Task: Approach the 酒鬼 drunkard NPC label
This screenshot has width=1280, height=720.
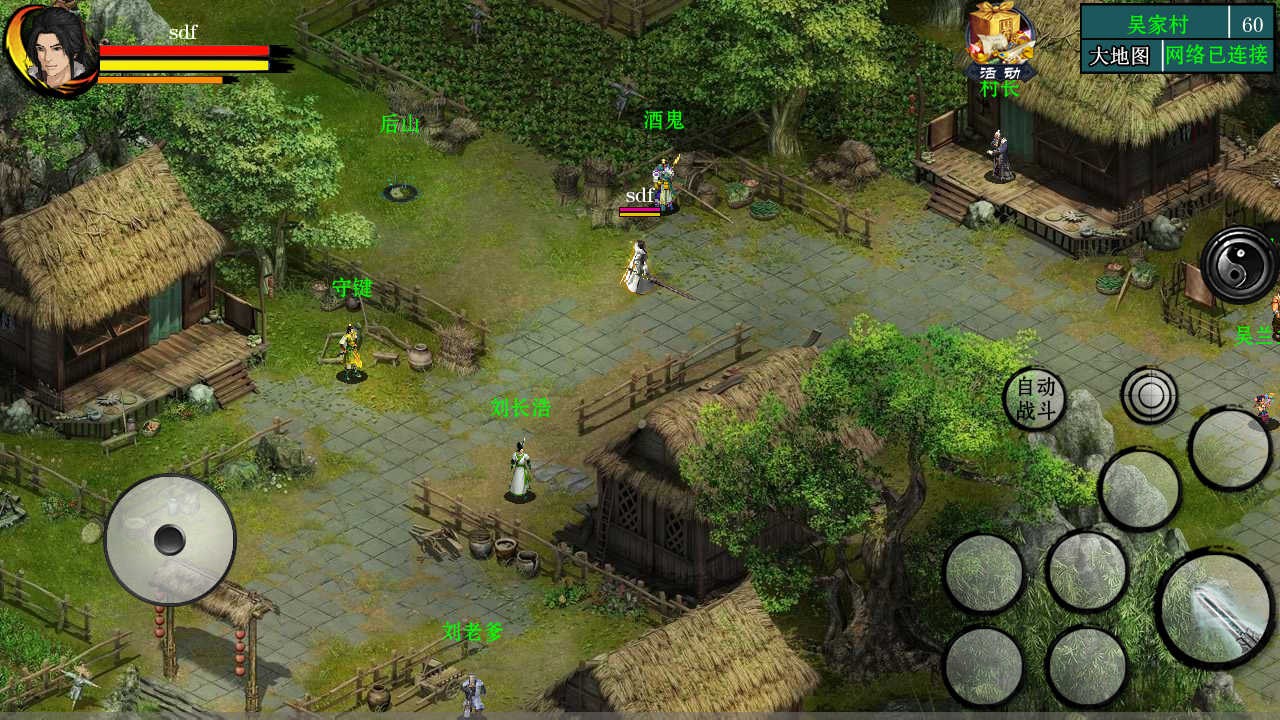Action: click(x=663, y=120)
